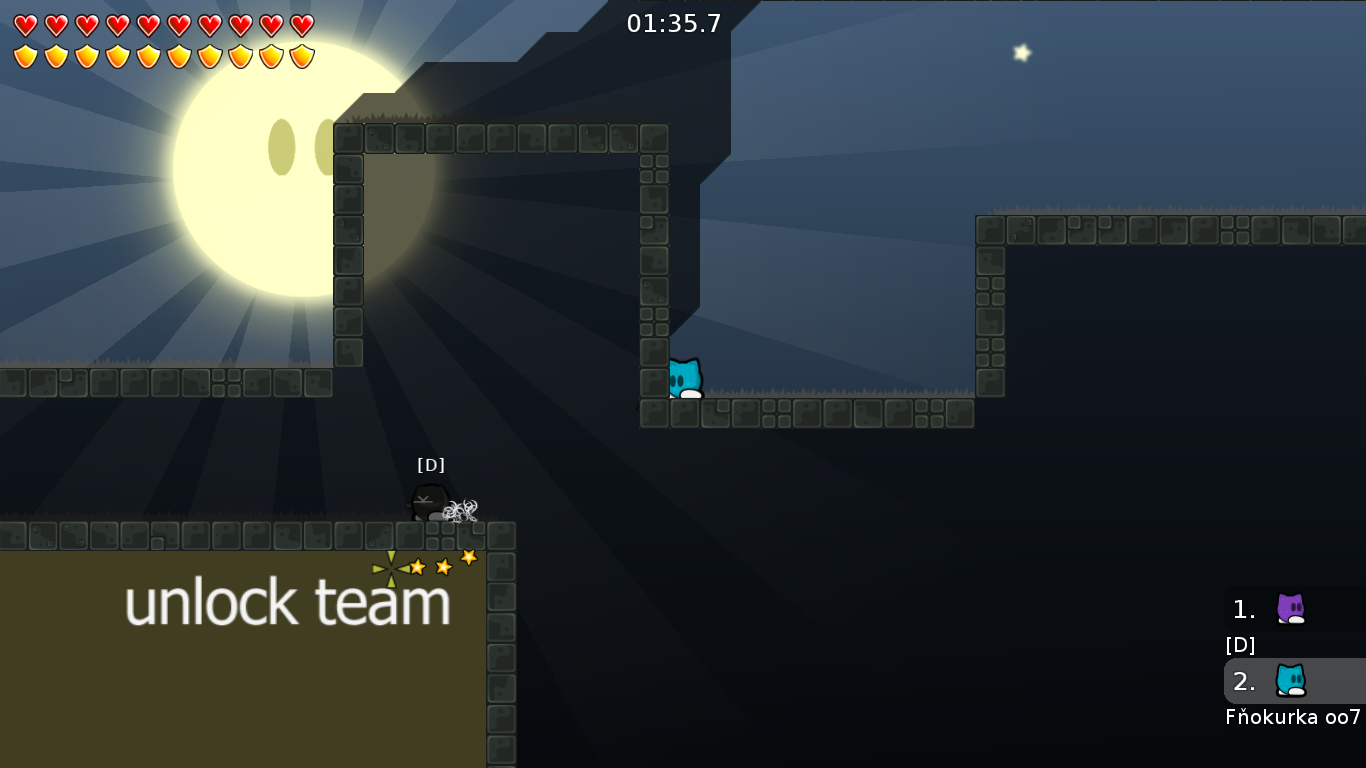Click the grass-topped block beneath the cyan tee
1366x768 pixels.
click(x=686, y=412)
